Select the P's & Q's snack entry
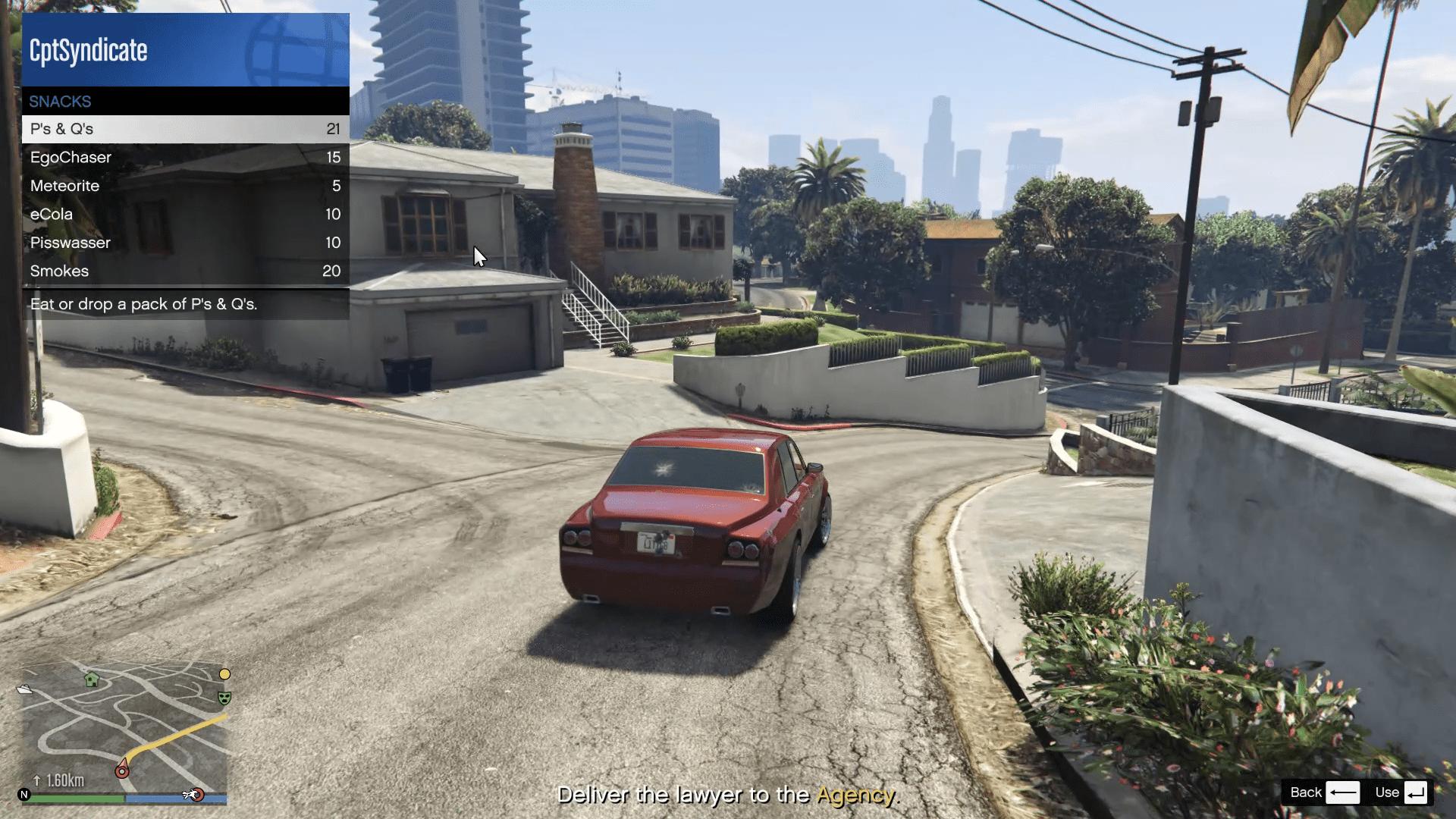Viewport: 1456px width, 819px height. [185, 129]
